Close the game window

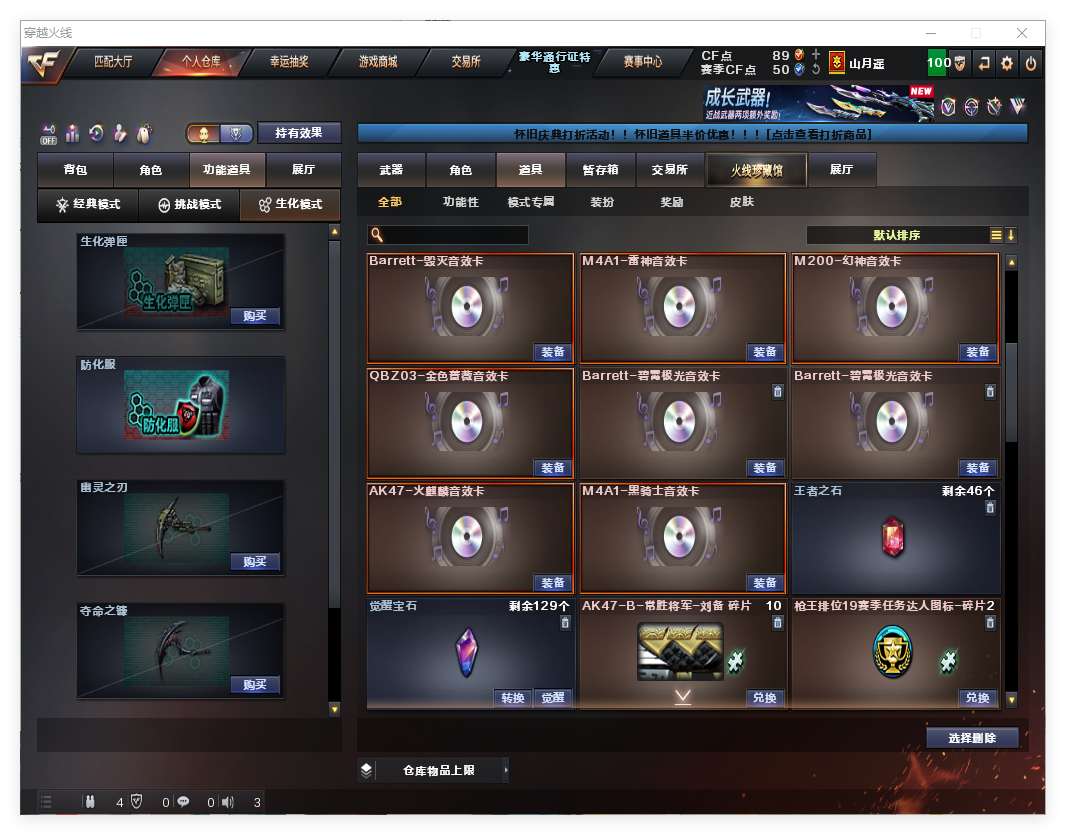[x=1021, y=33]
